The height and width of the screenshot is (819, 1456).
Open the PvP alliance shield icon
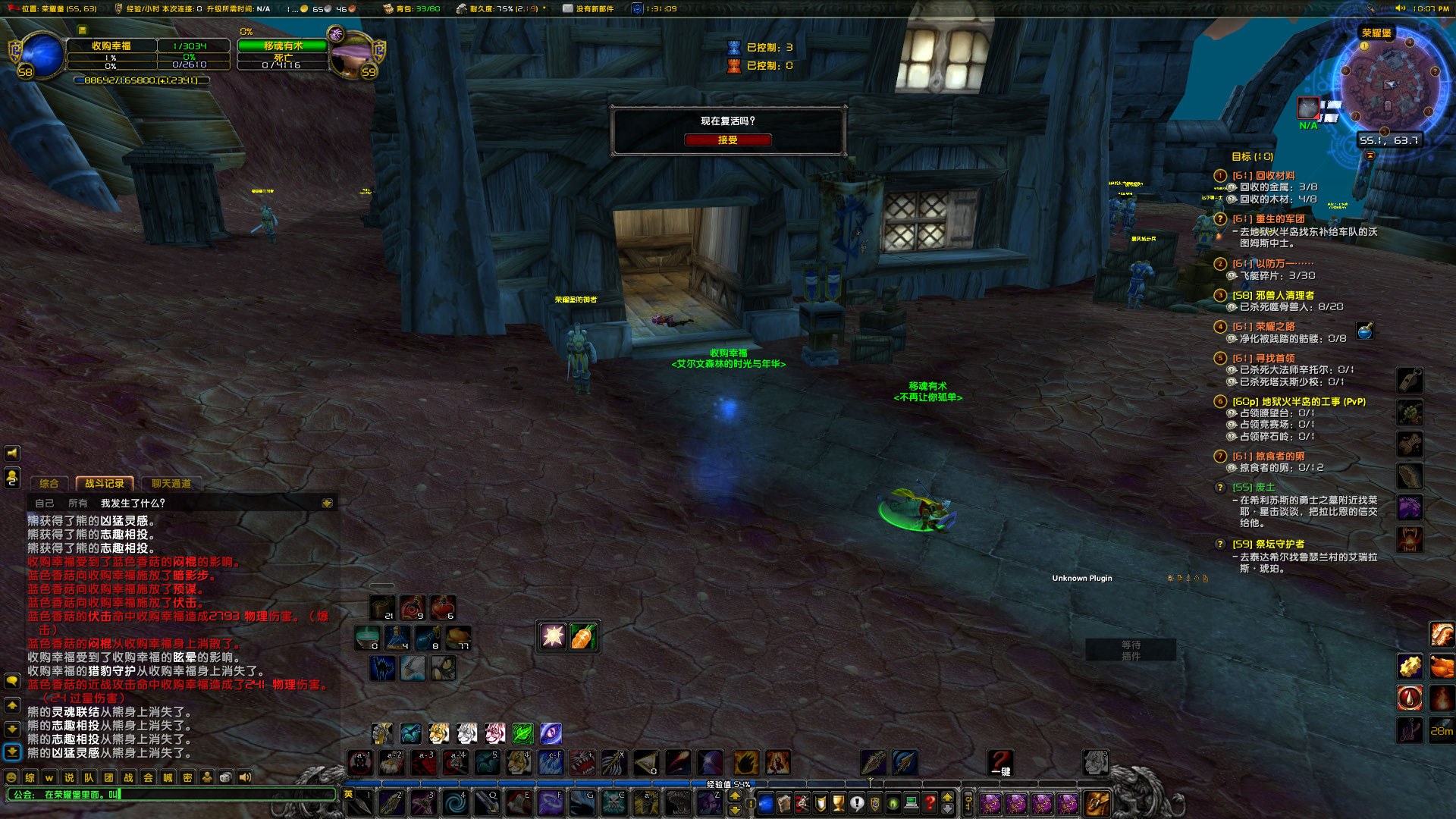(874, 805)
